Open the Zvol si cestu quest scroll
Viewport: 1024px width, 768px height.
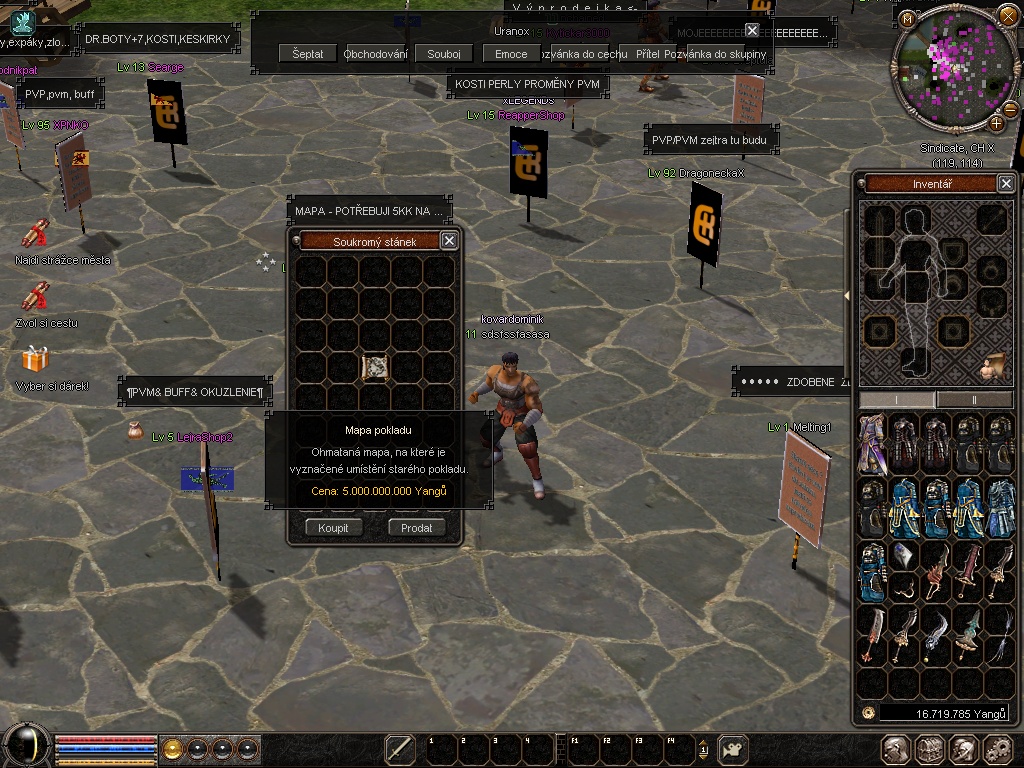(36, 296)
